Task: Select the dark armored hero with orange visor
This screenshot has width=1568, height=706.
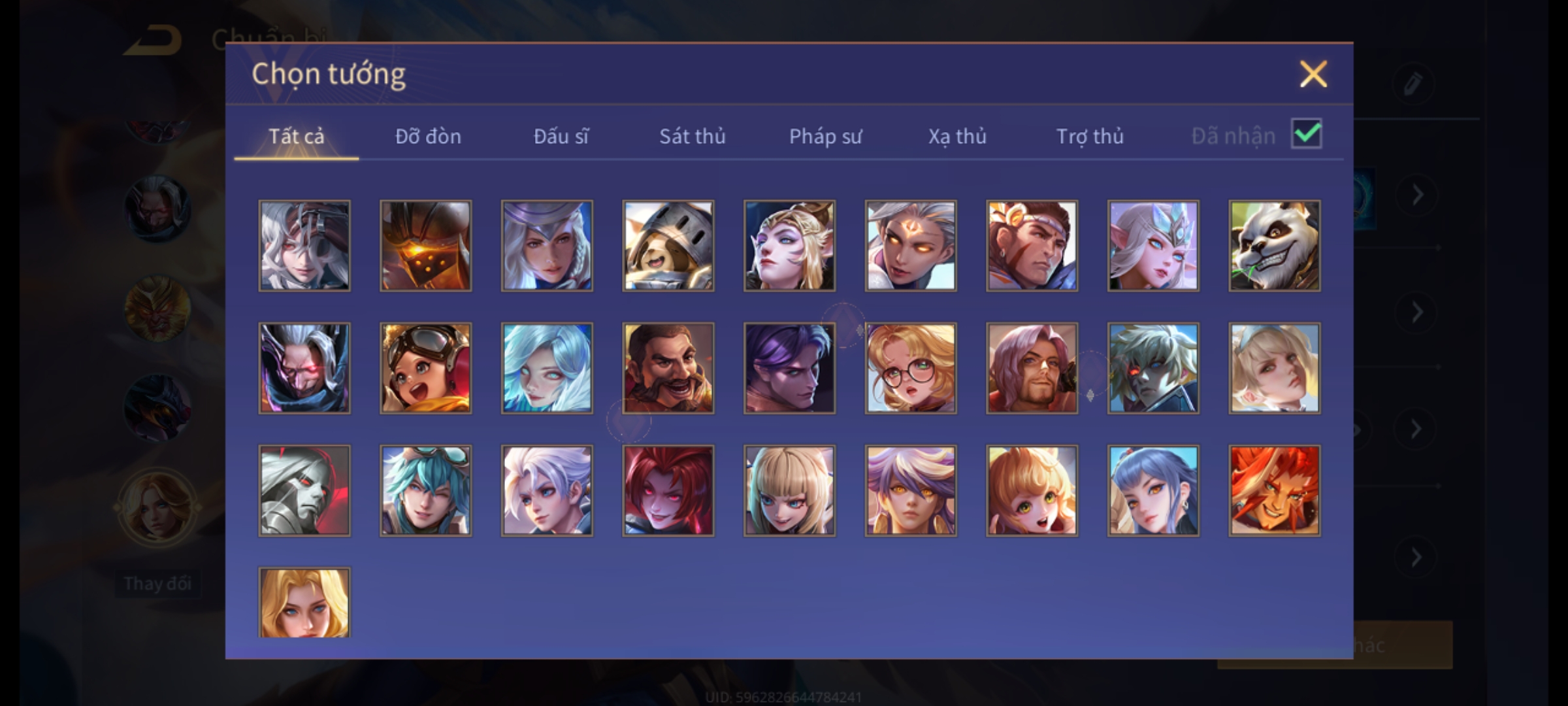Action: tap(425, 246)
